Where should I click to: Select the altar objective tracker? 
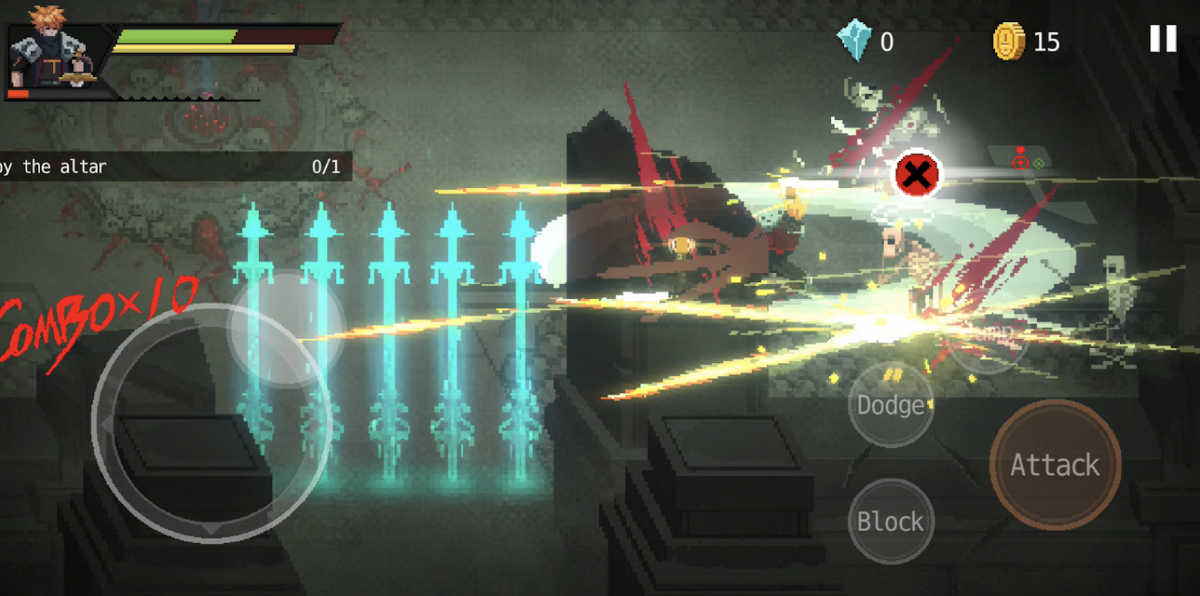[x=172, y=167]
